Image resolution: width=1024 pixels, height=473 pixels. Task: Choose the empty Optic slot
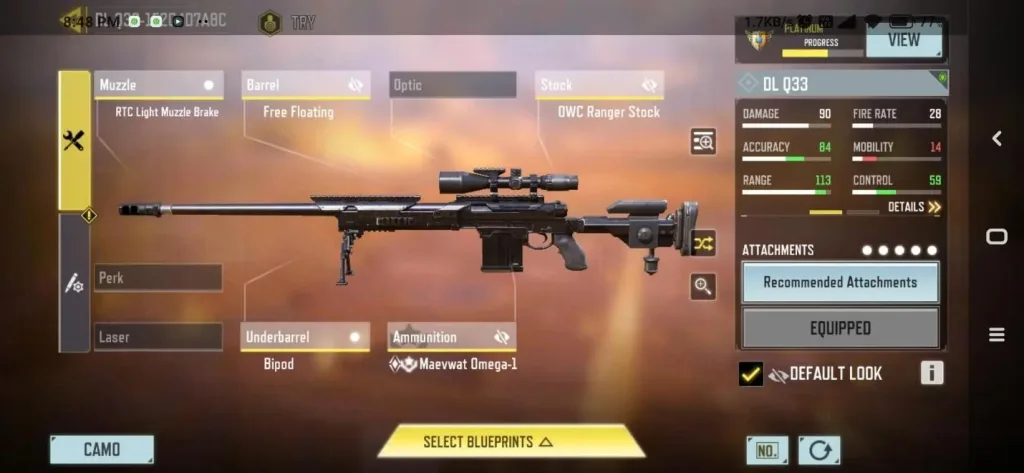[452, 86]
